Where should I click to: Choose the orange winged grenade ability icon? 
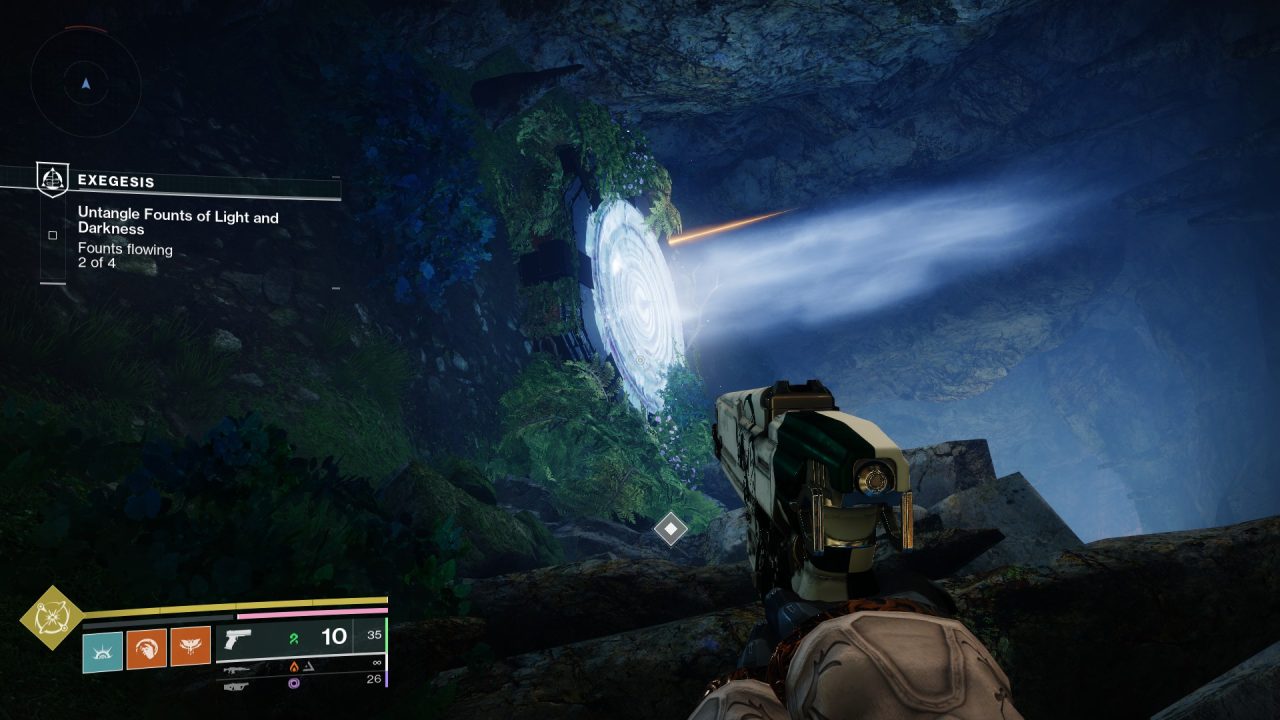(190, 649)
